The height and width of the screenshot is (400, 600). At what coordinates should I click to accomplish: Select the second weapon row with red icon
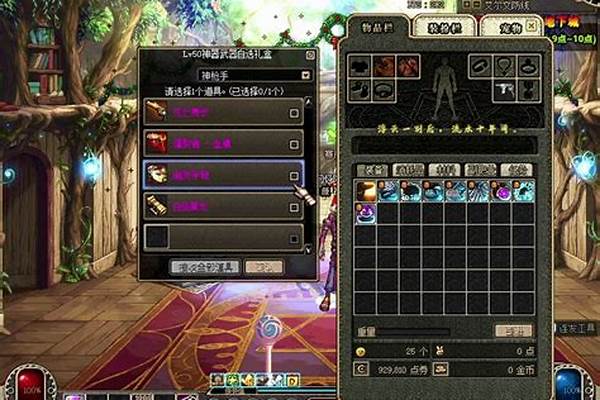(x=222, y=143)
